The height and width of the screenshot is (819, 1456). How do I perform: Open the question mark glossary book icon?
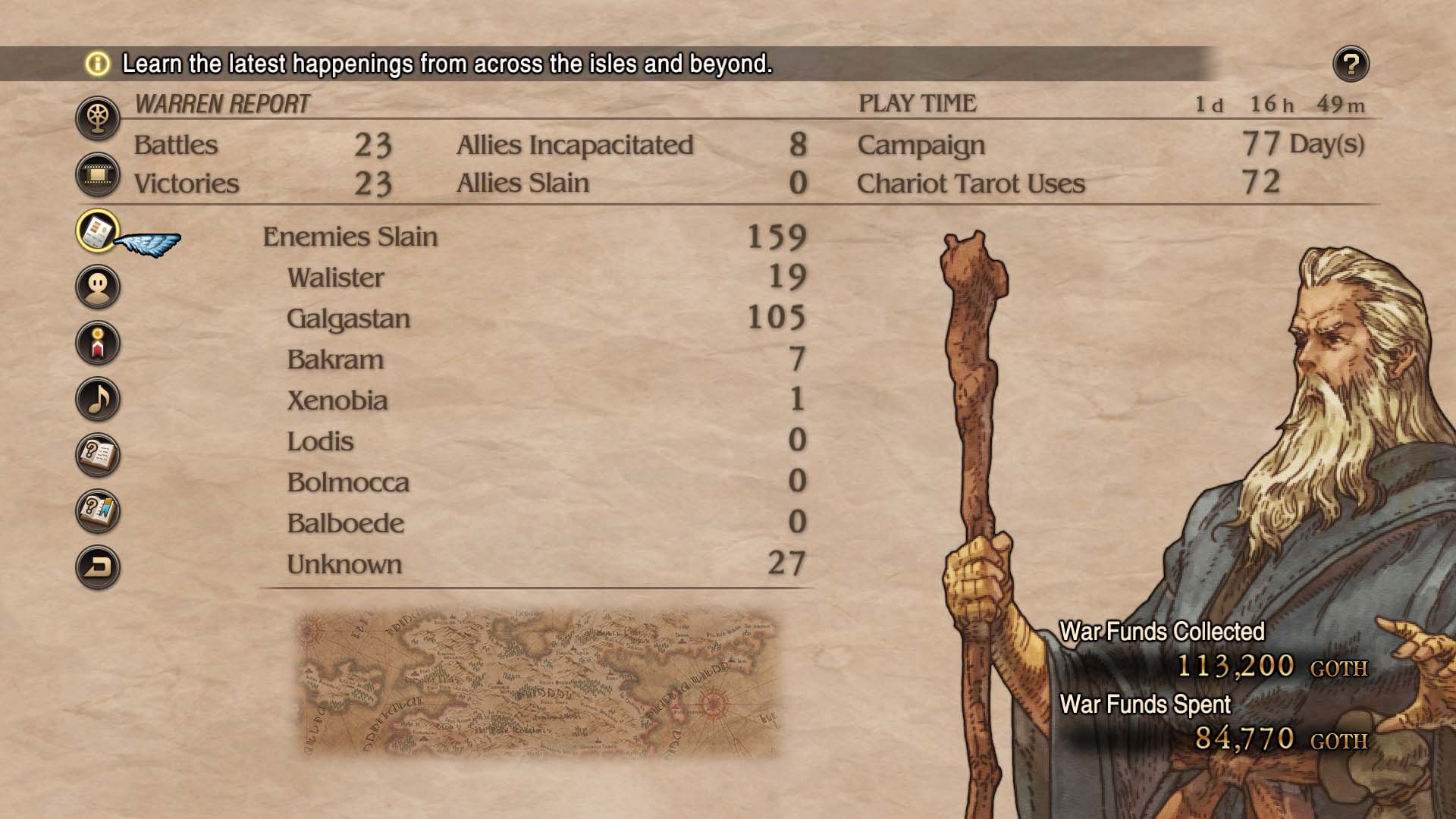(x=99, y=454)
